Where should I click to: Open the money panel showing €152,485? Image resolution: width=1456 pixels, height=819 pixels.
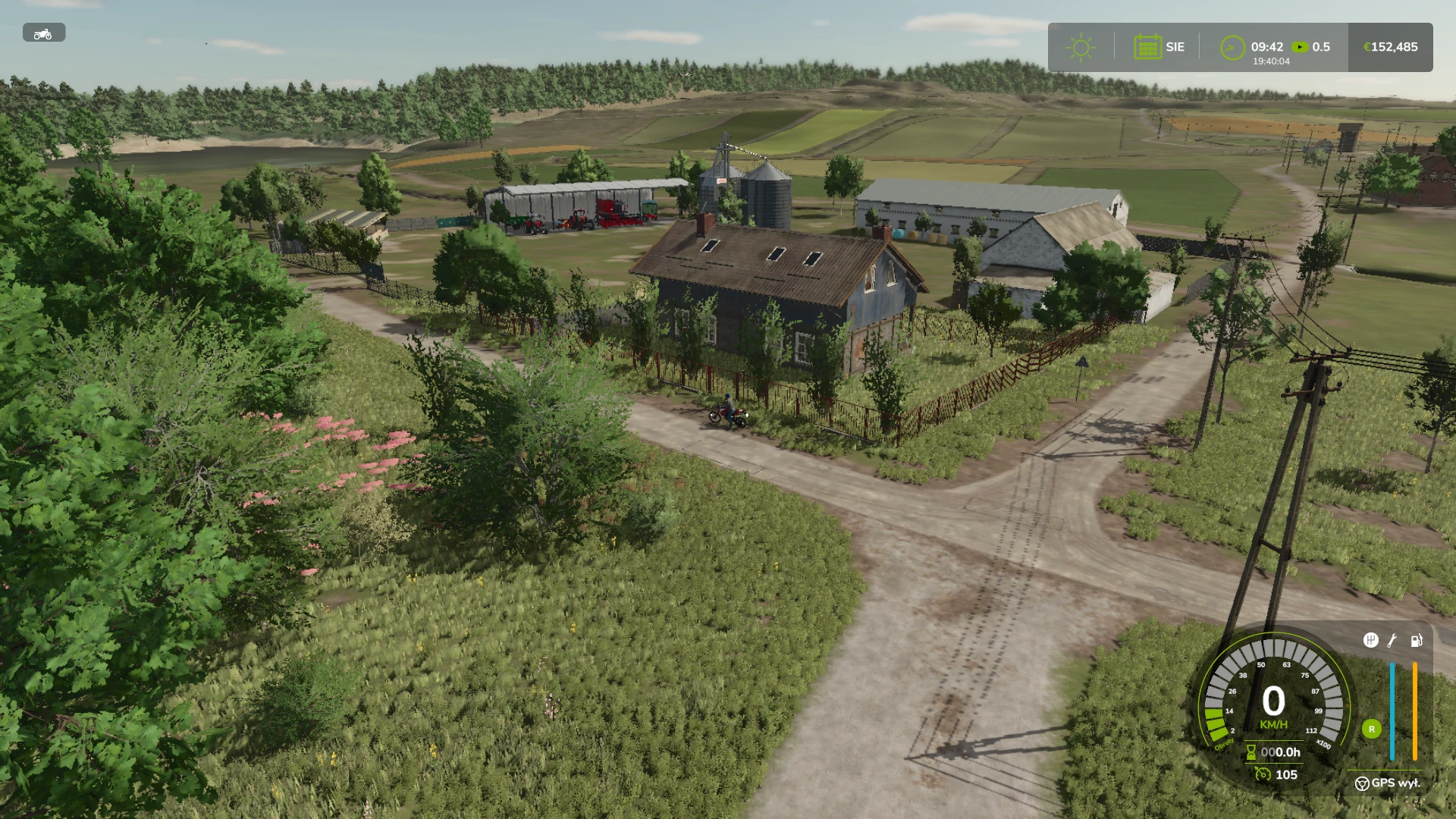[x=1390, y=47]
